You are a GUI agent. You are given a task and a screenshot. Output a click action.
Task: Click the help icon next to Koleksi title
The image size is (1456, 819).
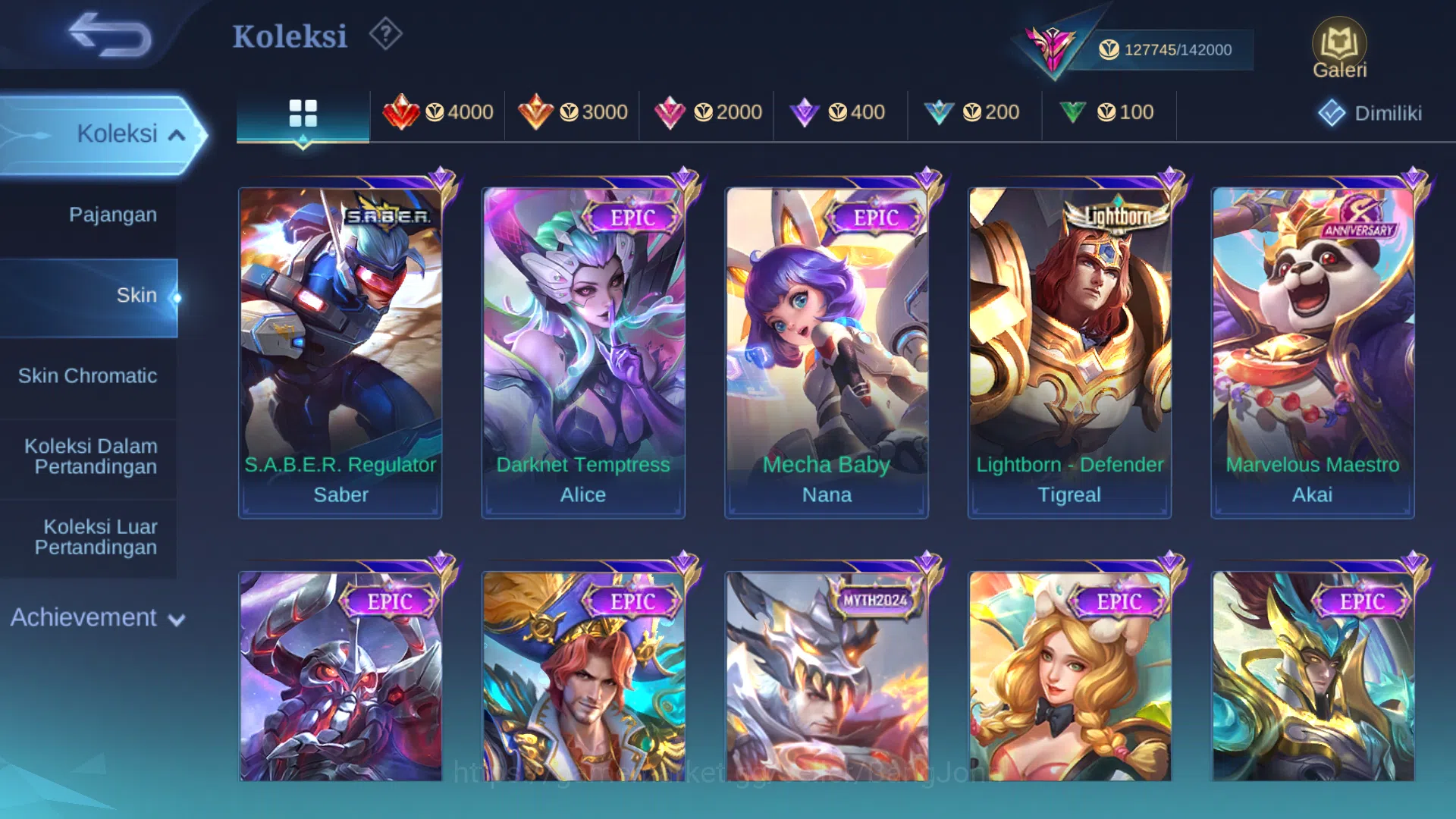click(x=385, y=34)
